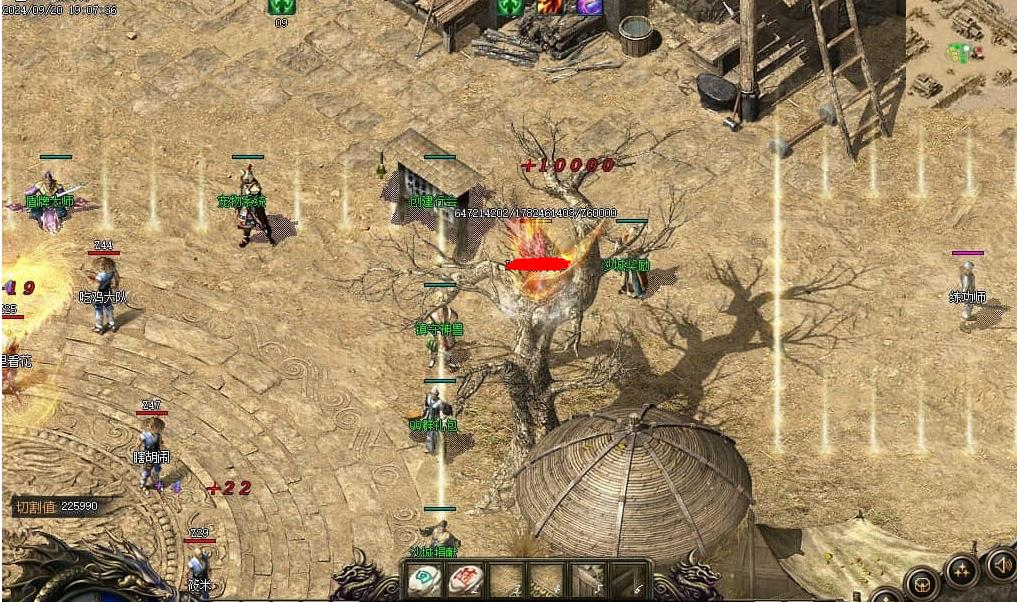Click the round star button
The image size is (1017, 602).
pyautogui.click(x=962, y=572)
